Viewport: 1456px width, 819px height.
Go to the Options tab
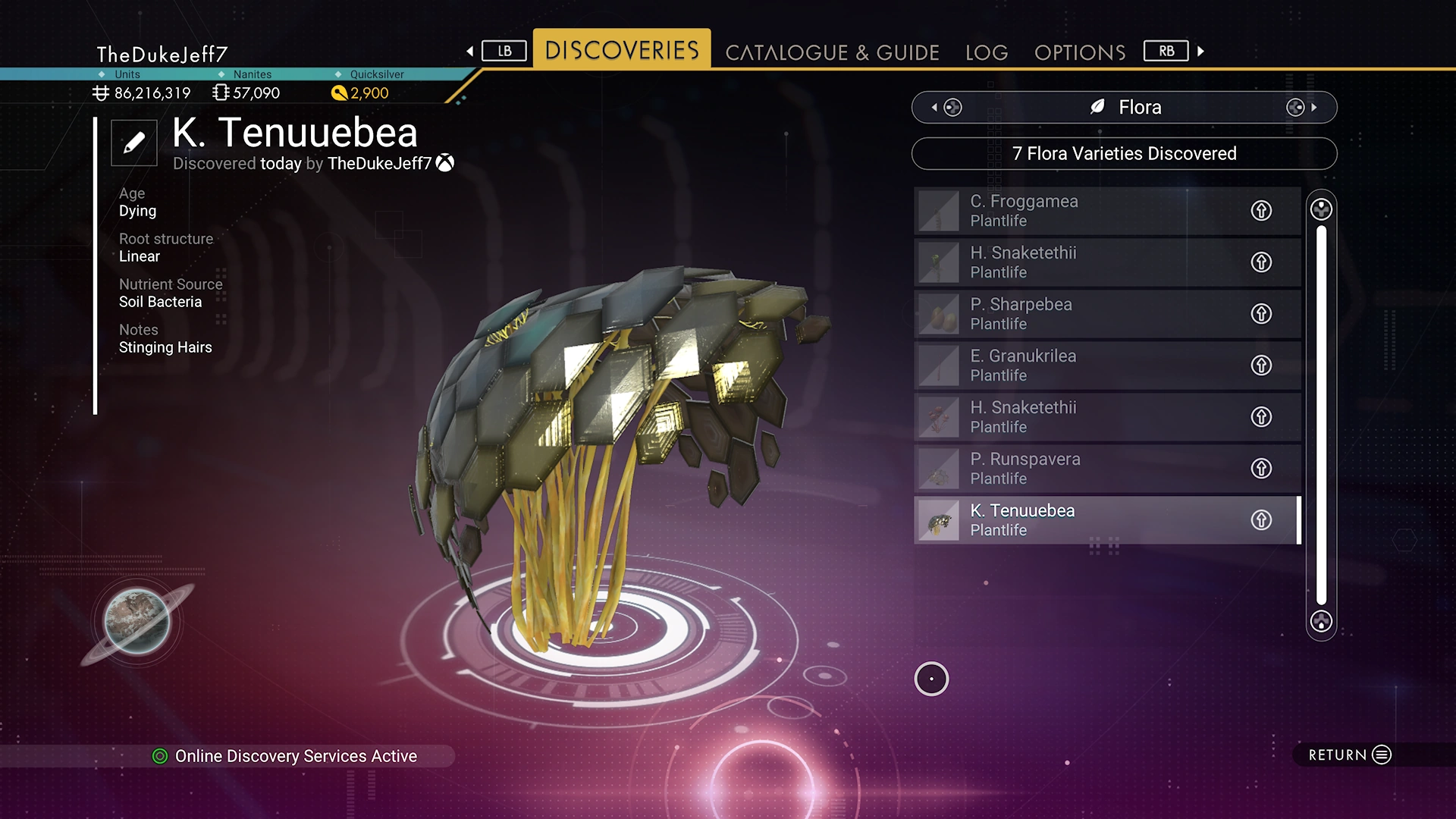1080,52
